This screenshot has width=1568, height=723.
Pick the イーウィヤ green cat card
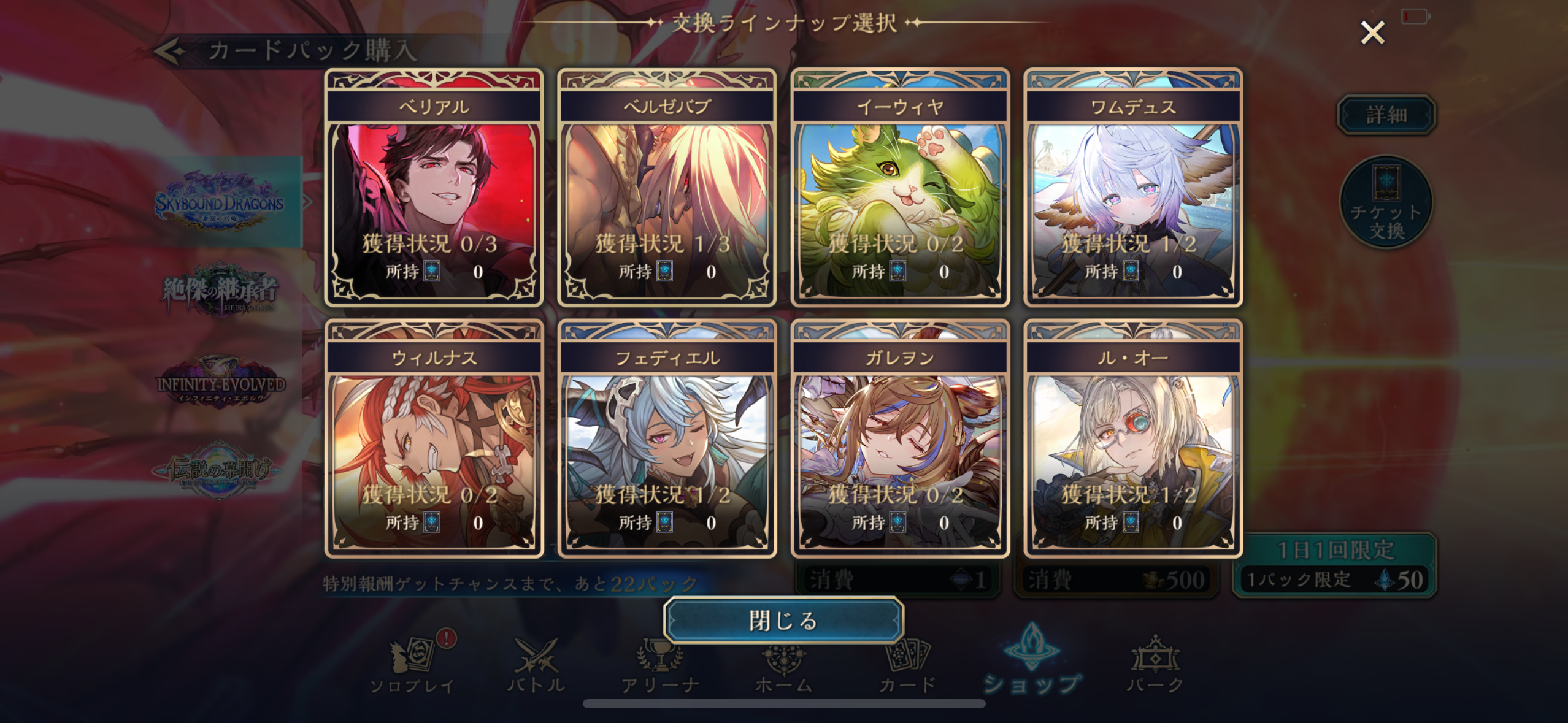click(900, 188)
